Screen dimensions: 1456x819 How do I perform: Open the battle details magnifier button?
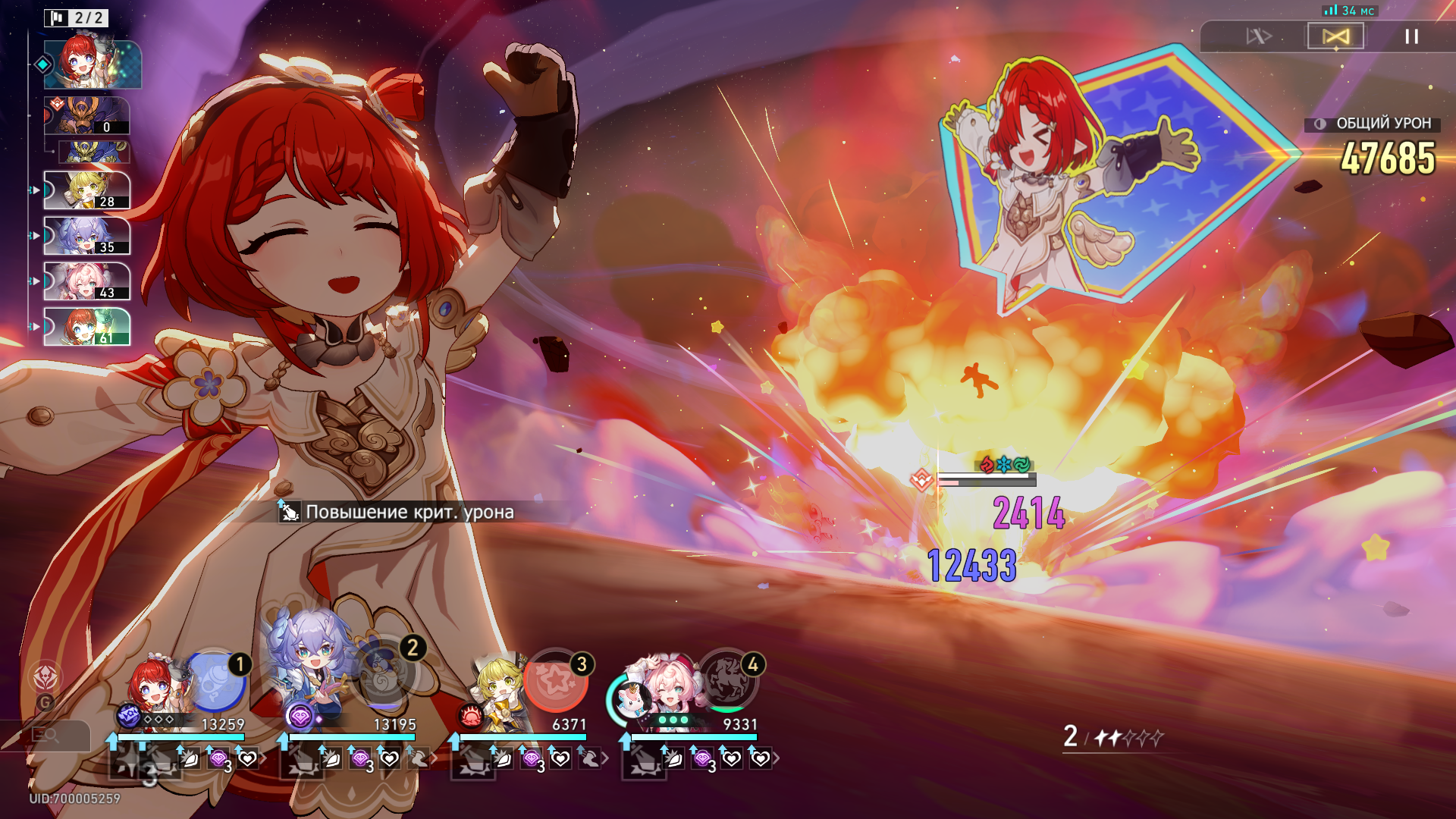coord(45,734)
